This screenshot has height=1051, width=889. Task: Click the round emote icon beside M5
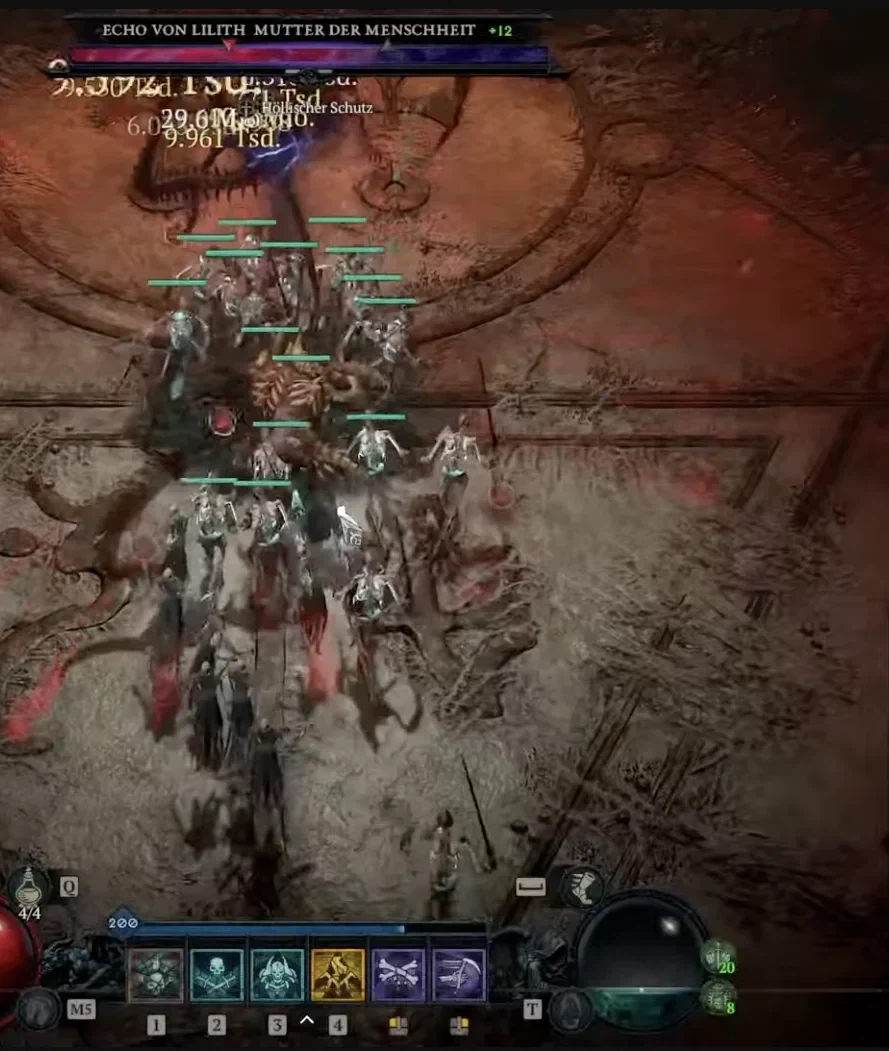[38, 1009]
